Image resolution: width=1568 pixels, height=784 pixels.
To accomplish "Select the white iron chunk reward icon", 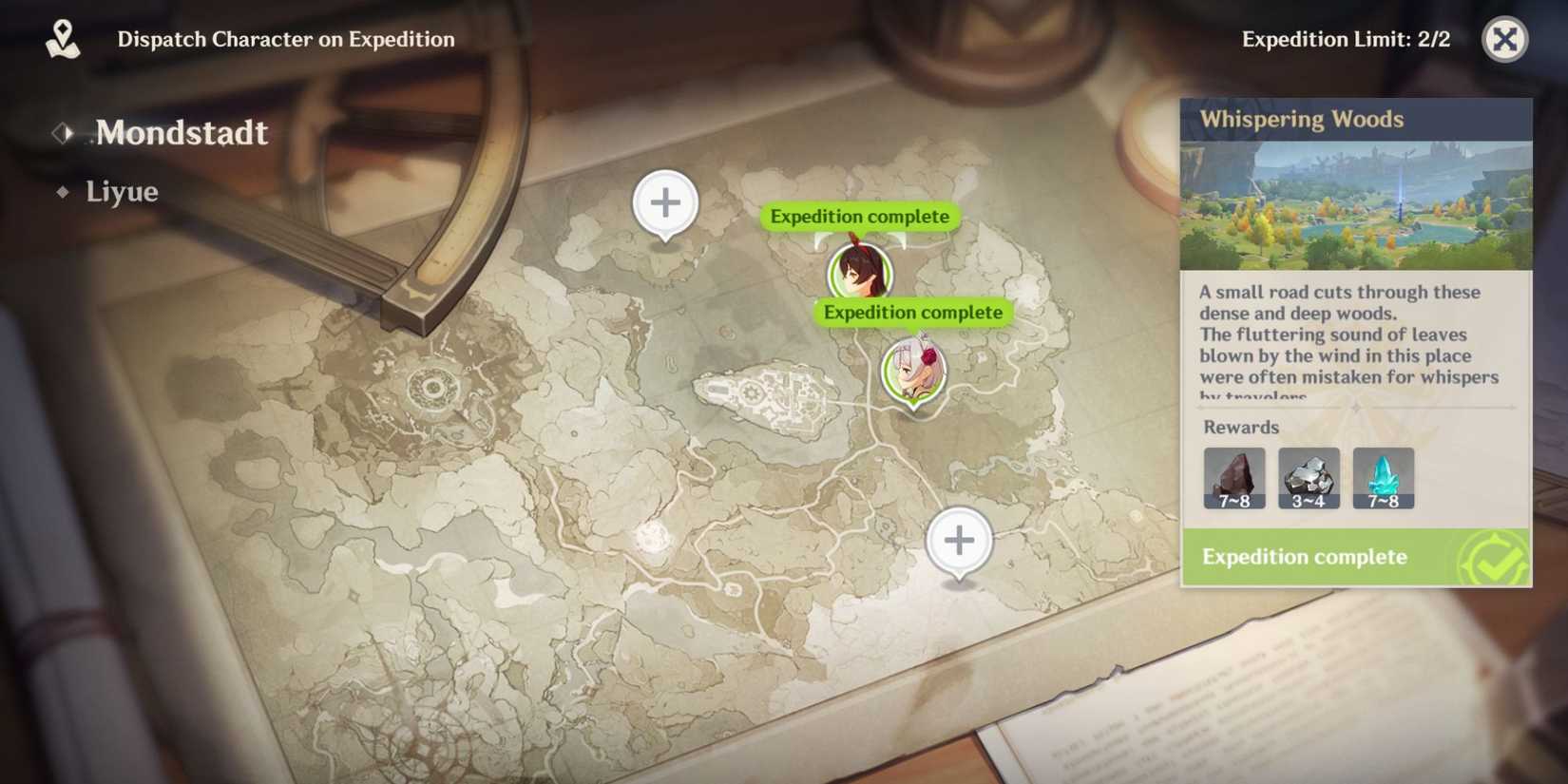I will (1309, 475).
